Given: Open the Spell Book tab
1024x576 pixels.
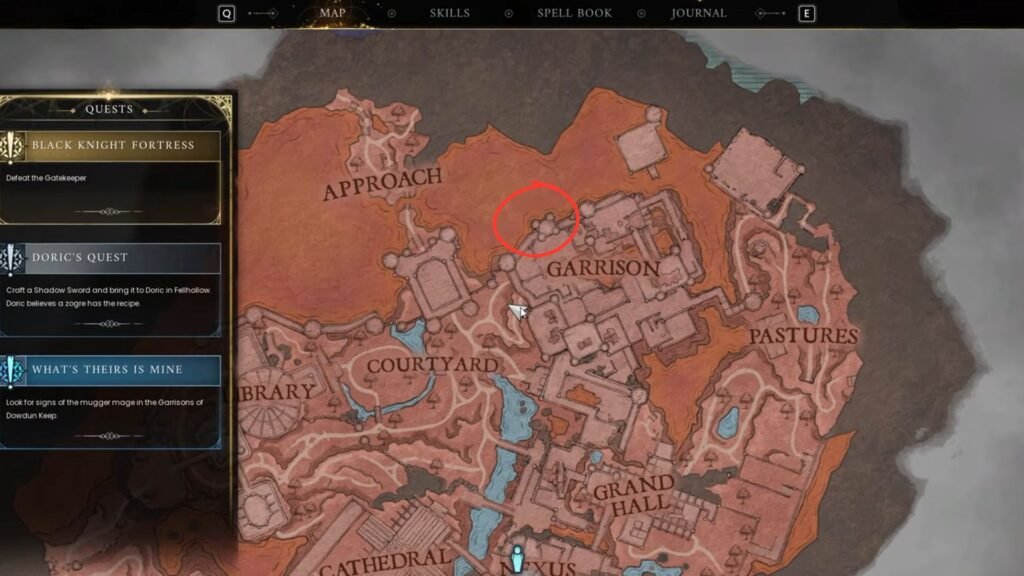Looking at the screenshot, I should point(574,14).
